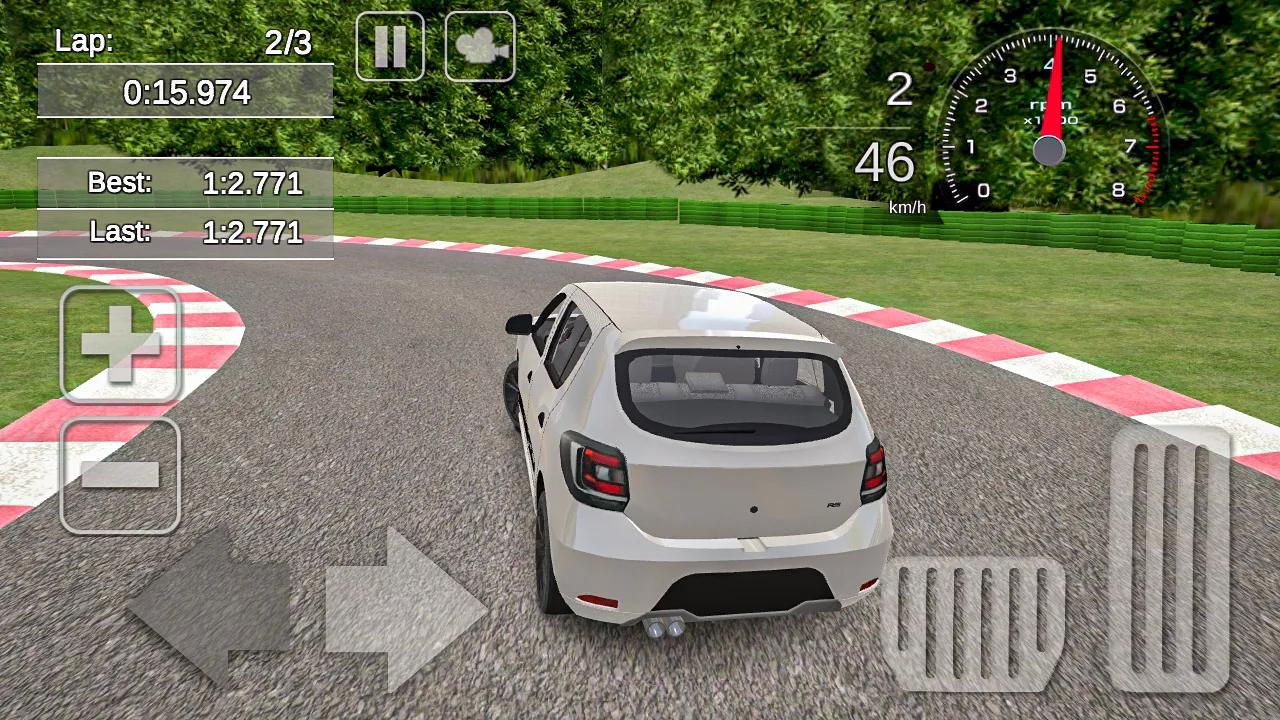
Task: Select the current lap timer 0:15.974
Action: pos(185,93)
